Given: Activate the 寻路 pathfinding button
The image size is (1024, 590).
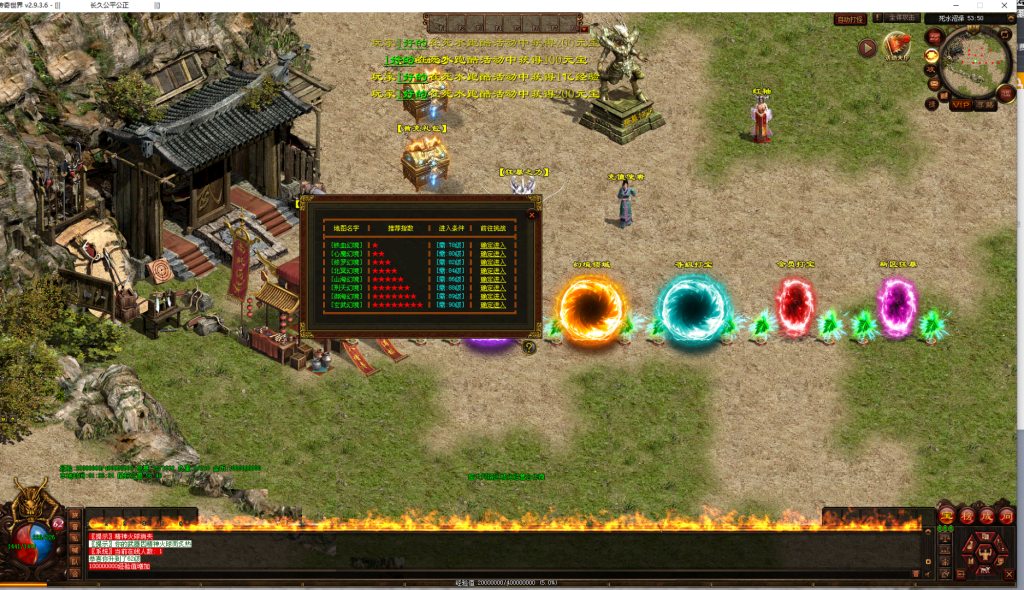Looking at the screenshot, I should [986, 103].
